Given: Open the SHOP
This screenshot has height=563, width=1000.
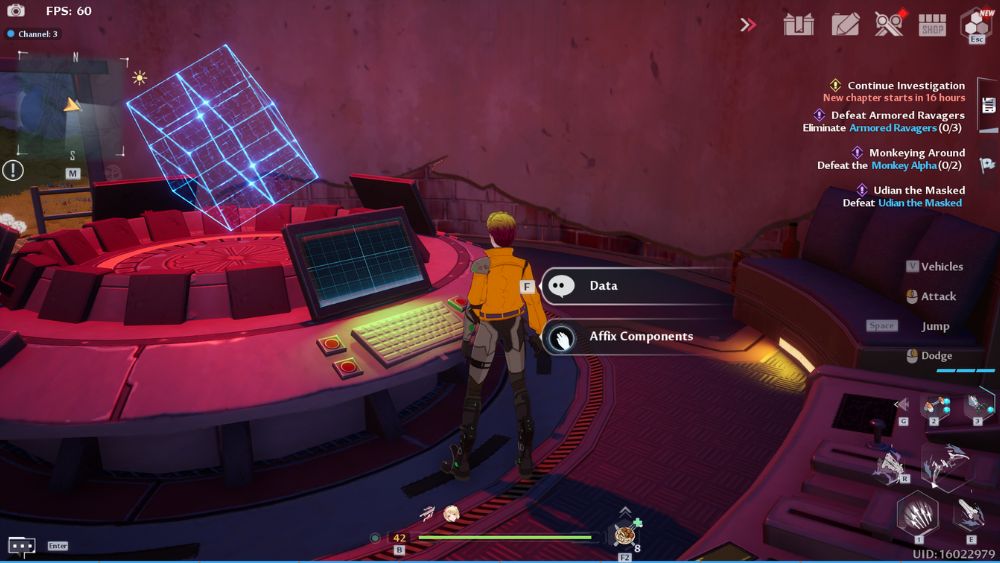Looking at the screenshot, I should click(x=932, y=25).
